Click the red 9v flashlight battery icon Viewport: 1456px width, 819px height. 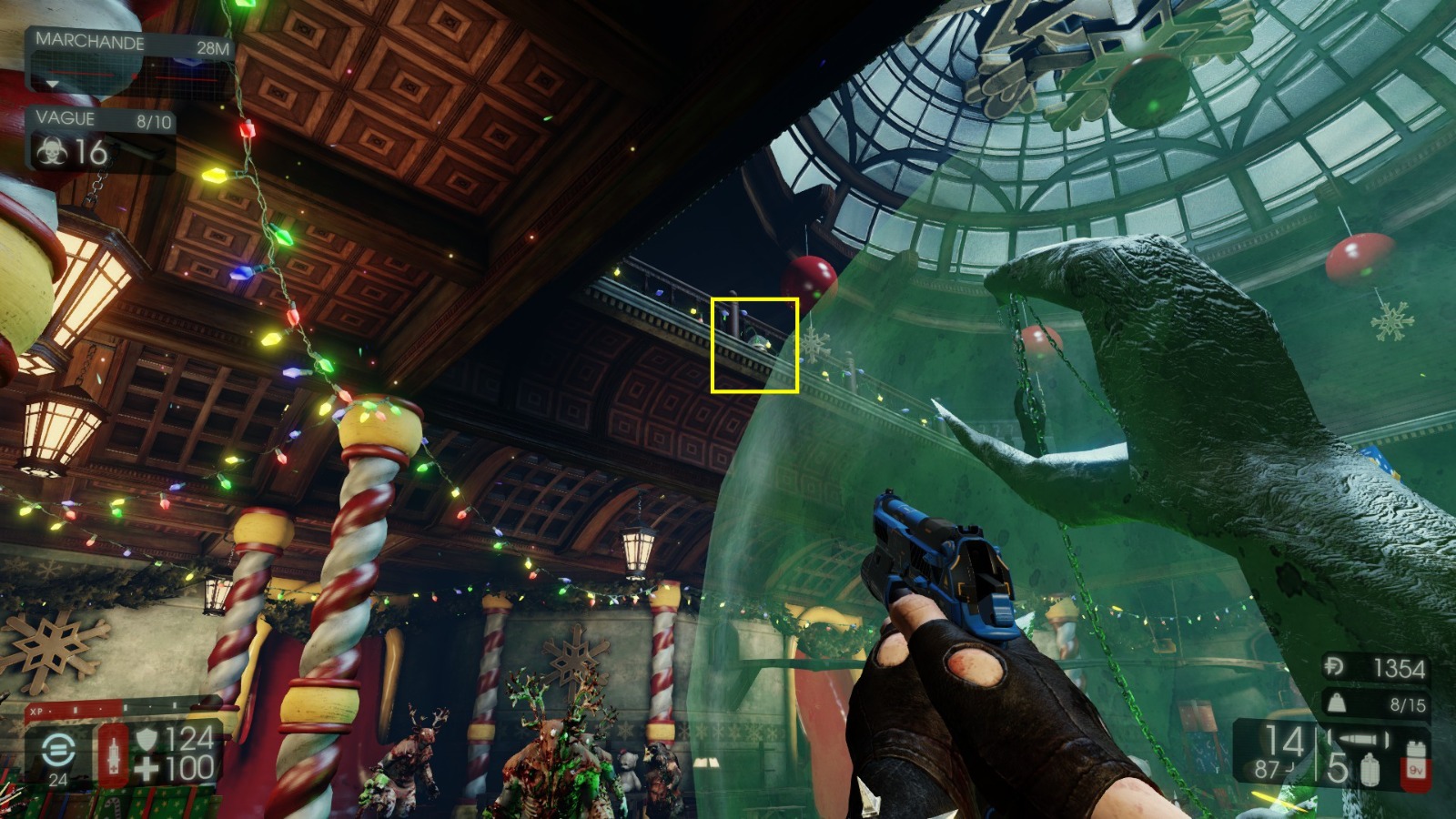click(1416, 764)
